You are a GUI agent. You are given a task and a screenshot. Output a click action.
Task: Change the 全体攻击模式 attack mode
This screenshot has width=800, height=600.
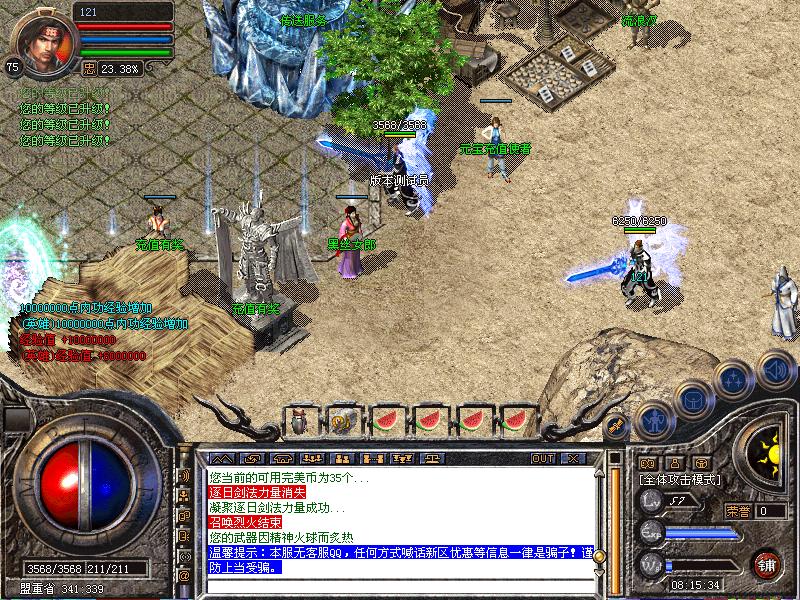click(x=679, y=481)
